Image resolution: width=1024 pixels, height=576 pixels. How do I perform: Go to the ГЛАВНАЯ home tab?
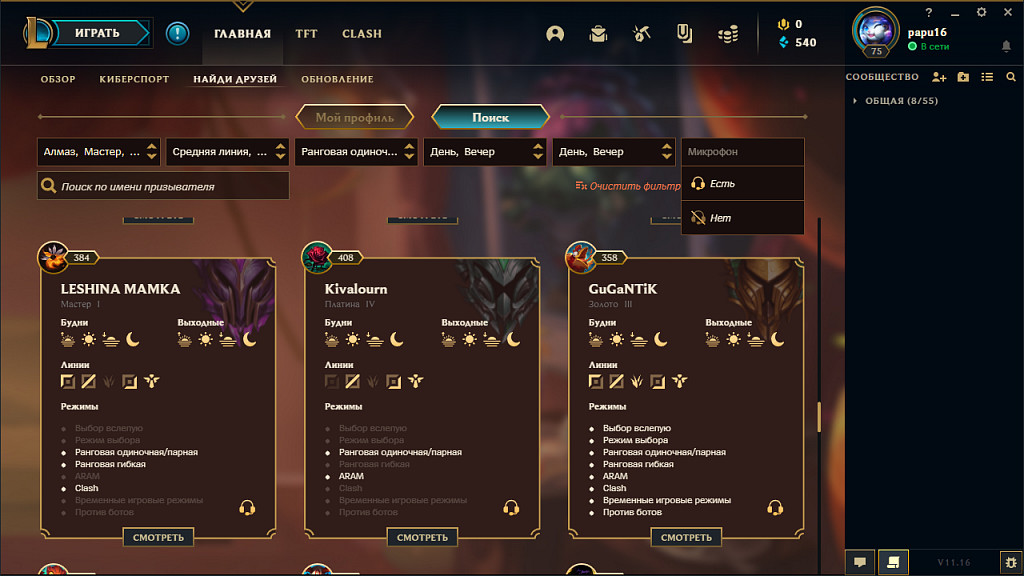242,33
